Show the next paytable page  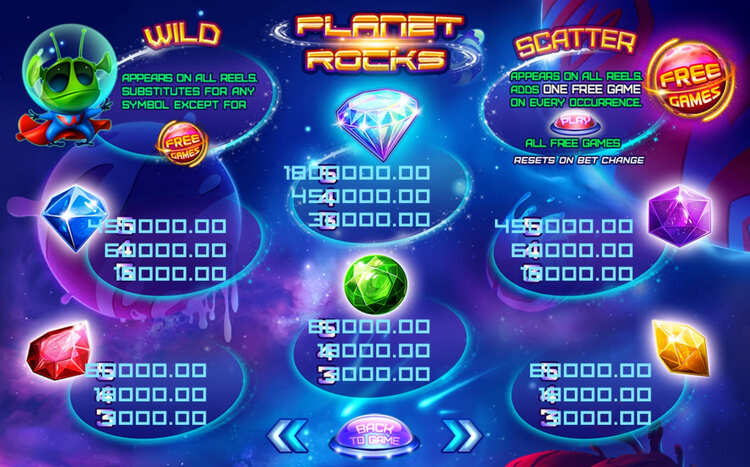[460, 436]
